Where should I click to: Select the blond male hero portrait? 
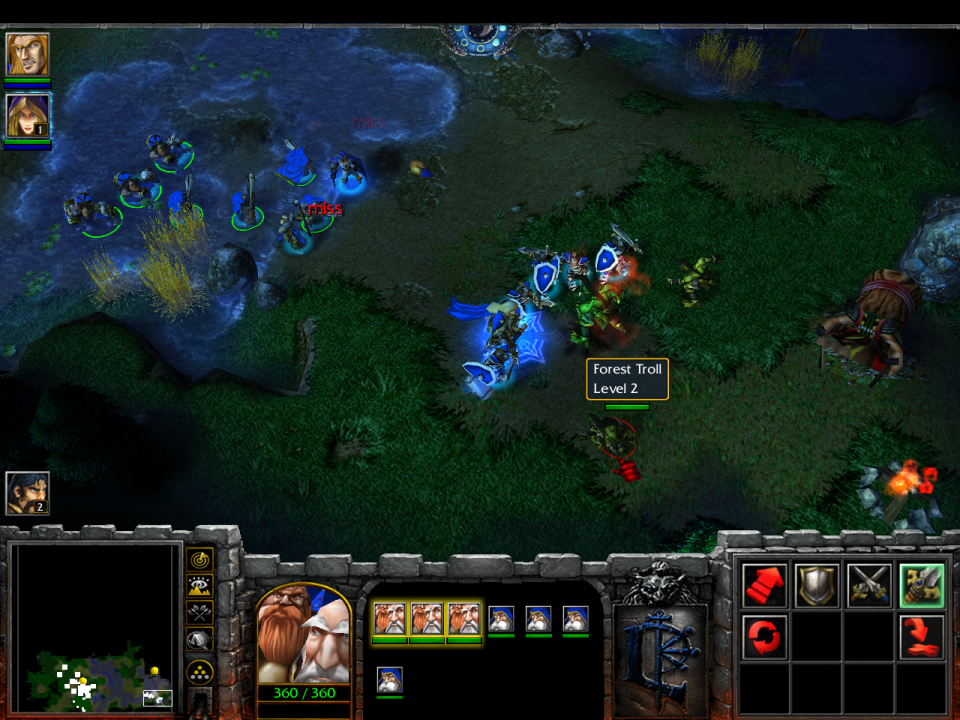(x=27, y=55)
